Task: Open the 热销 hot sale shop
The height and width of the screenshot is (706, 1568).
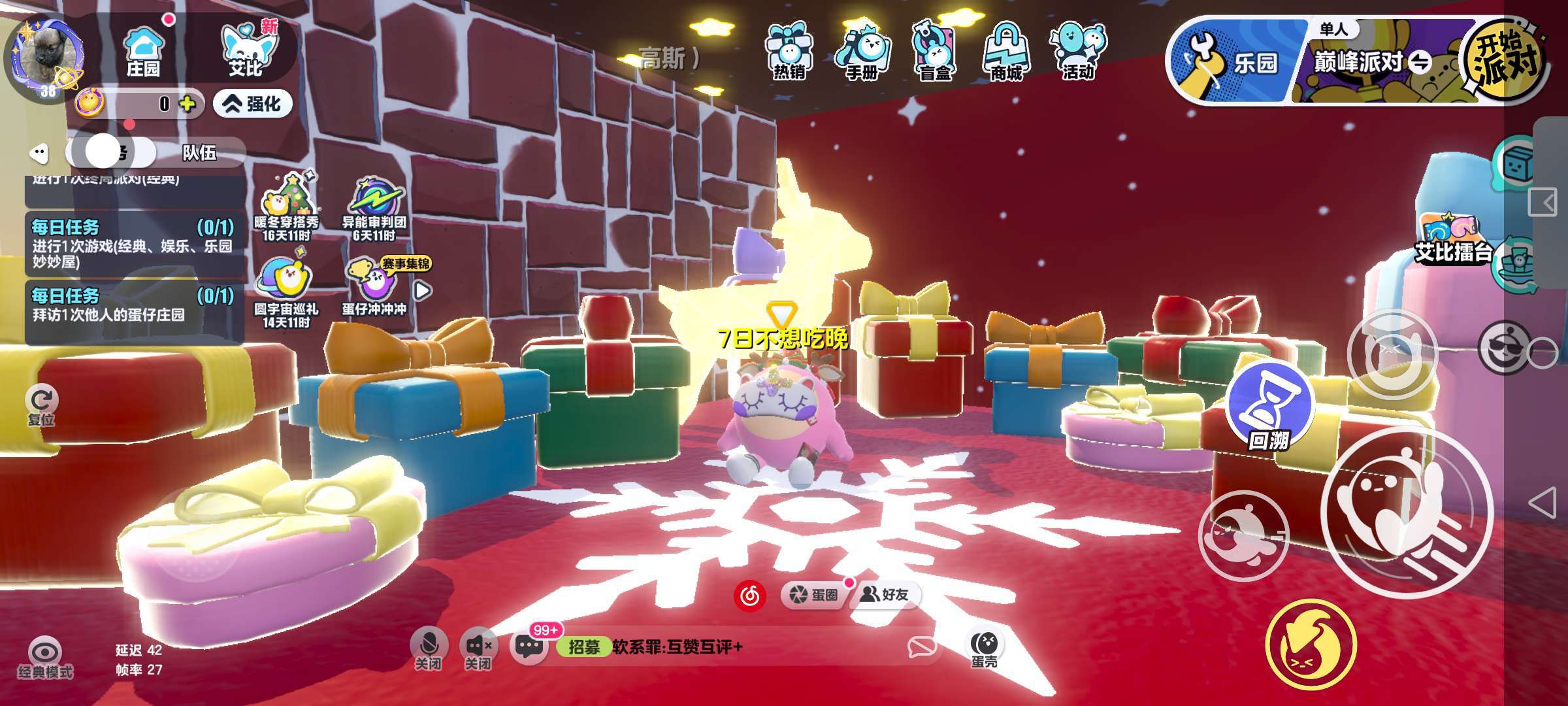Action: coord(789,52)
